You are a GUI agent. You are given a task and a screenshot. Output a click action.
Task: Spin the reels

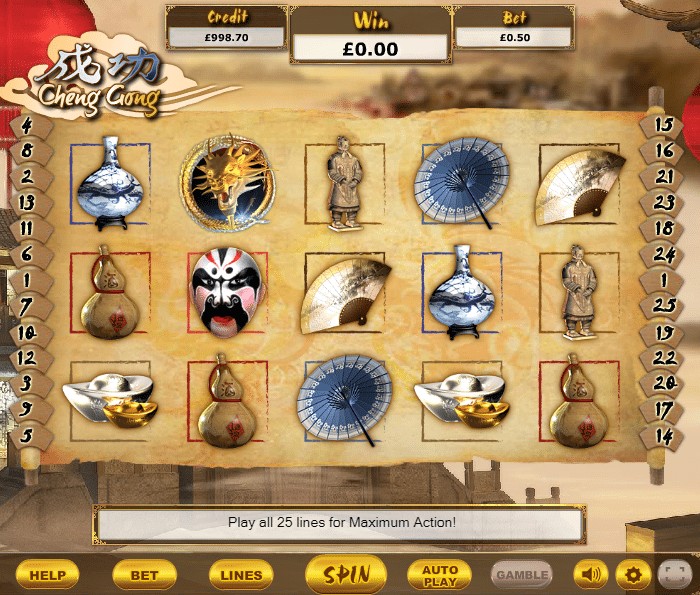pyautogui.click(x=346, y=574)
